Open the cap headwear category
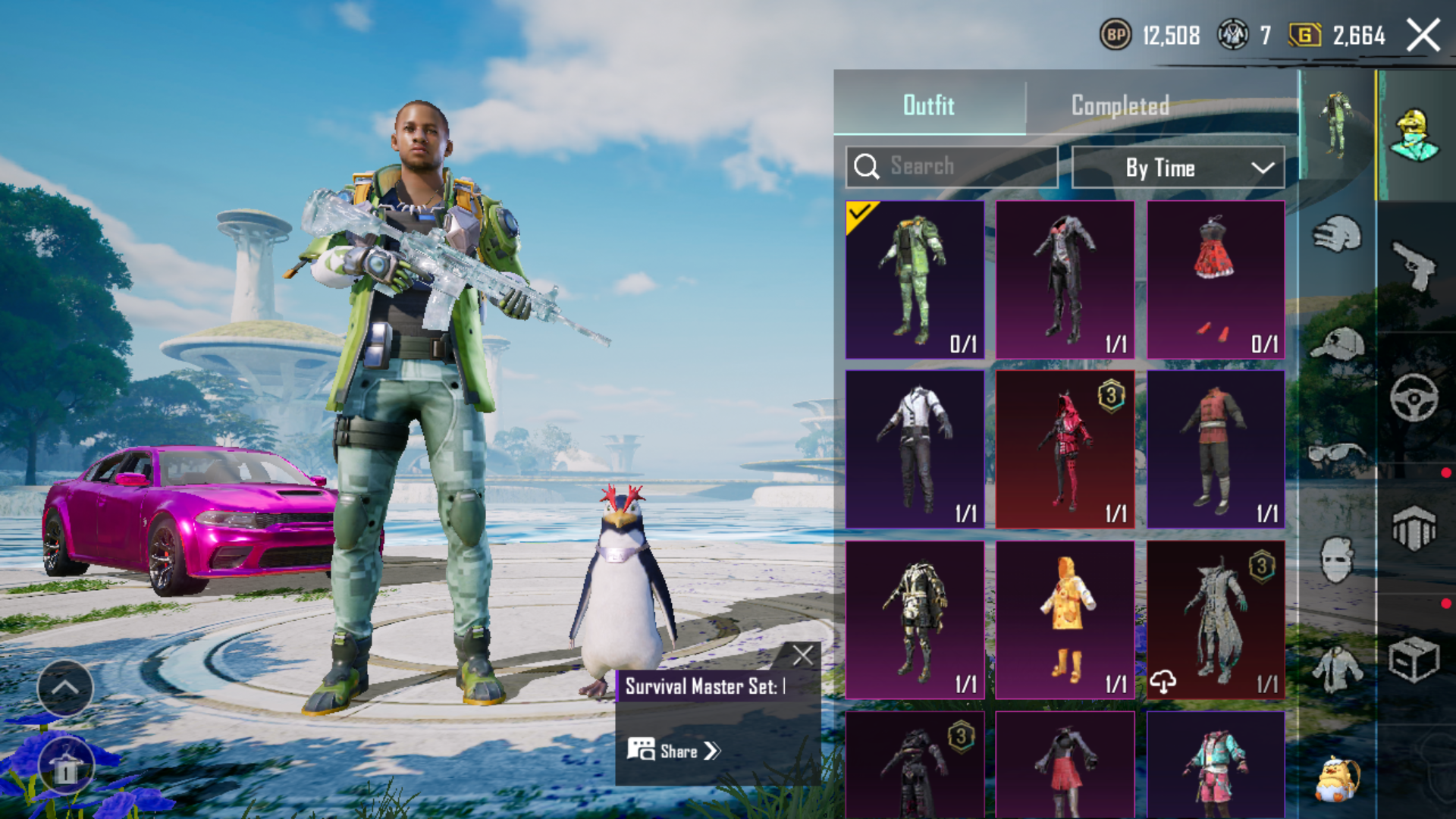 coord(1337,345)
